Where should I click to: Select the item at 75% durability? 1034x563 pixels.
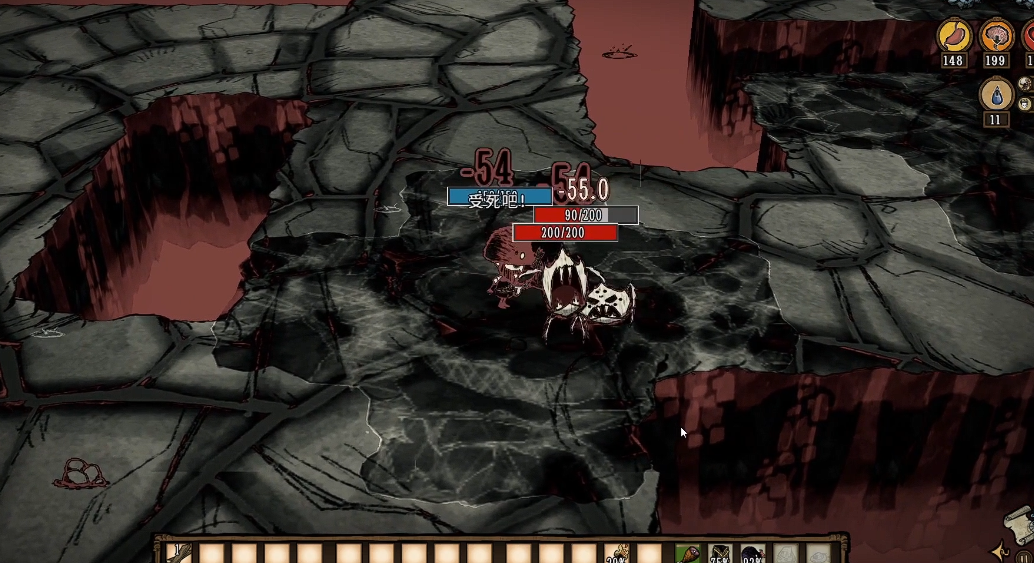point(720,553)
